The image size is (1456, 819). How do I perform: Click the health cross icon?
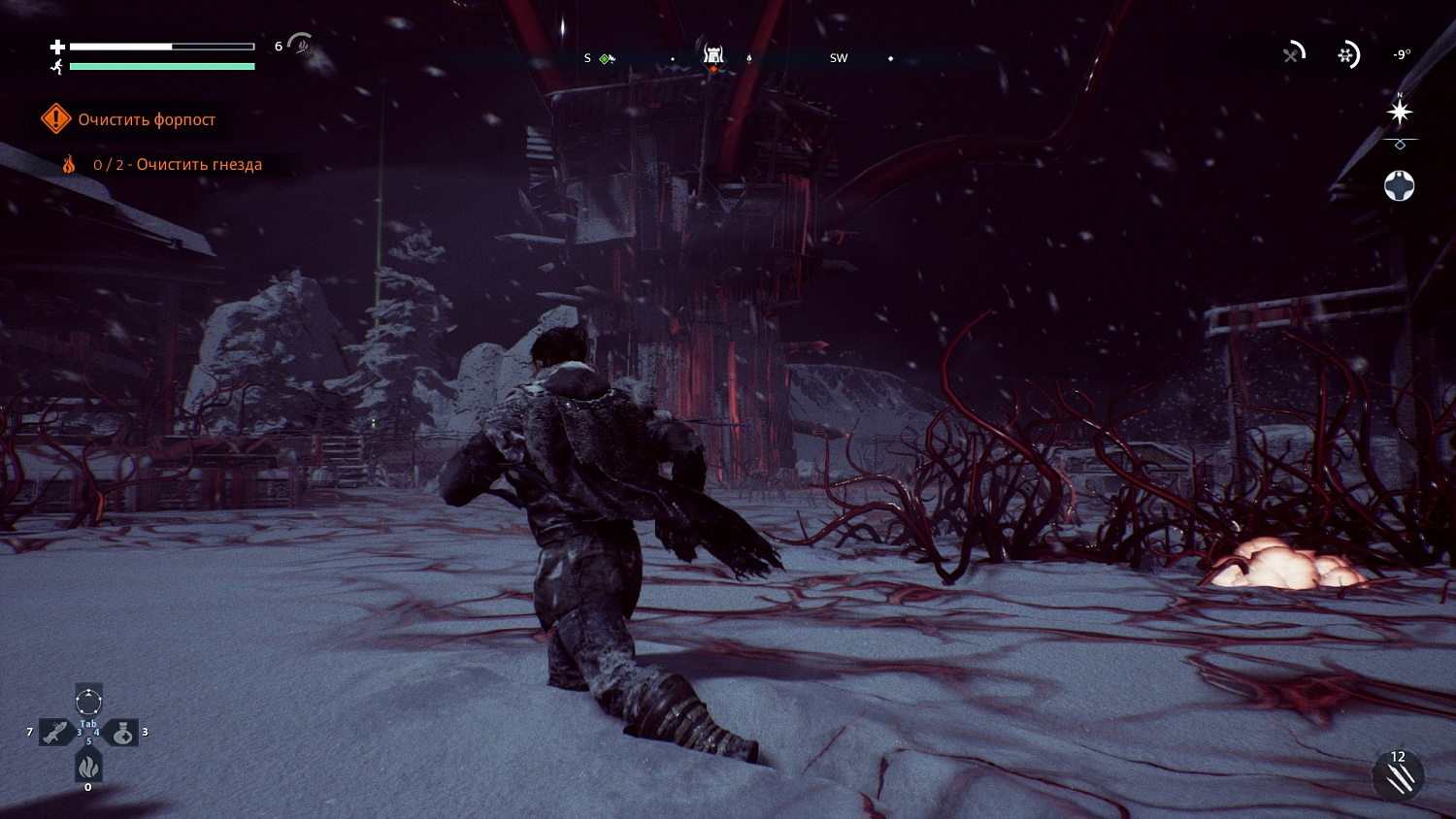pos(57,46)
